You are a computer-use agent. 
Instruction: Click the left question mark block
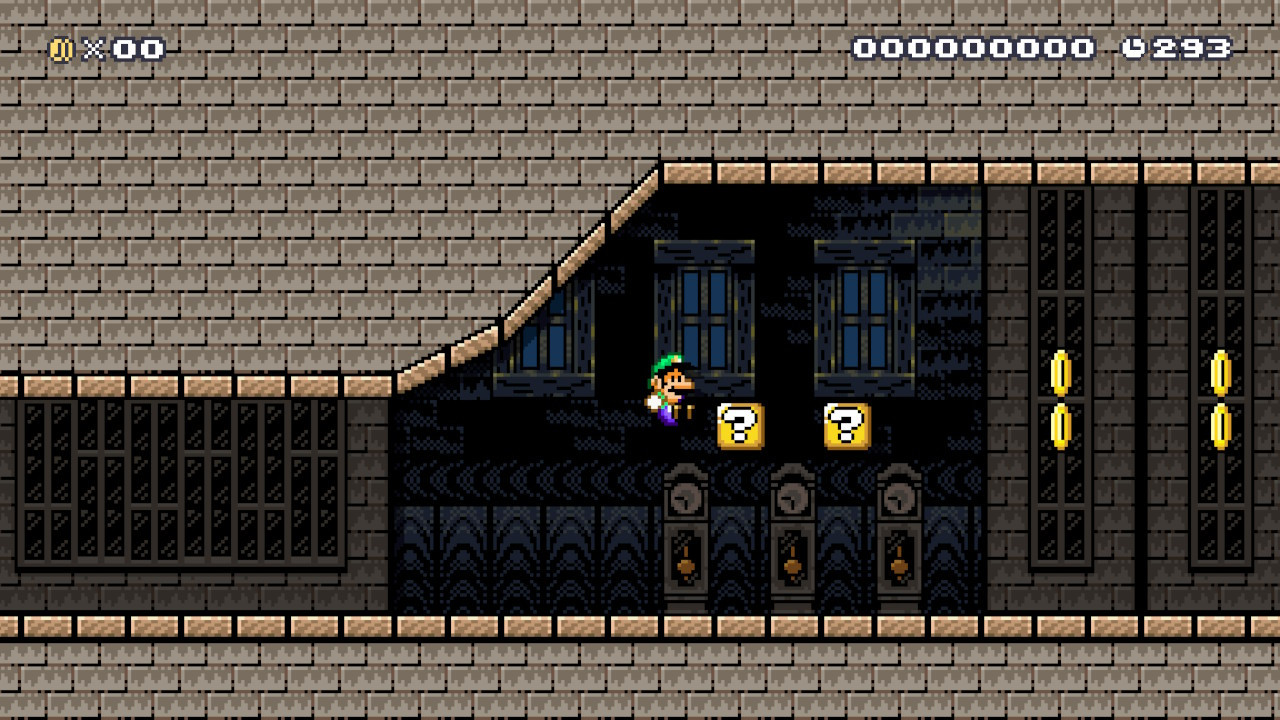pyautogui.click(x=739, y=428)
